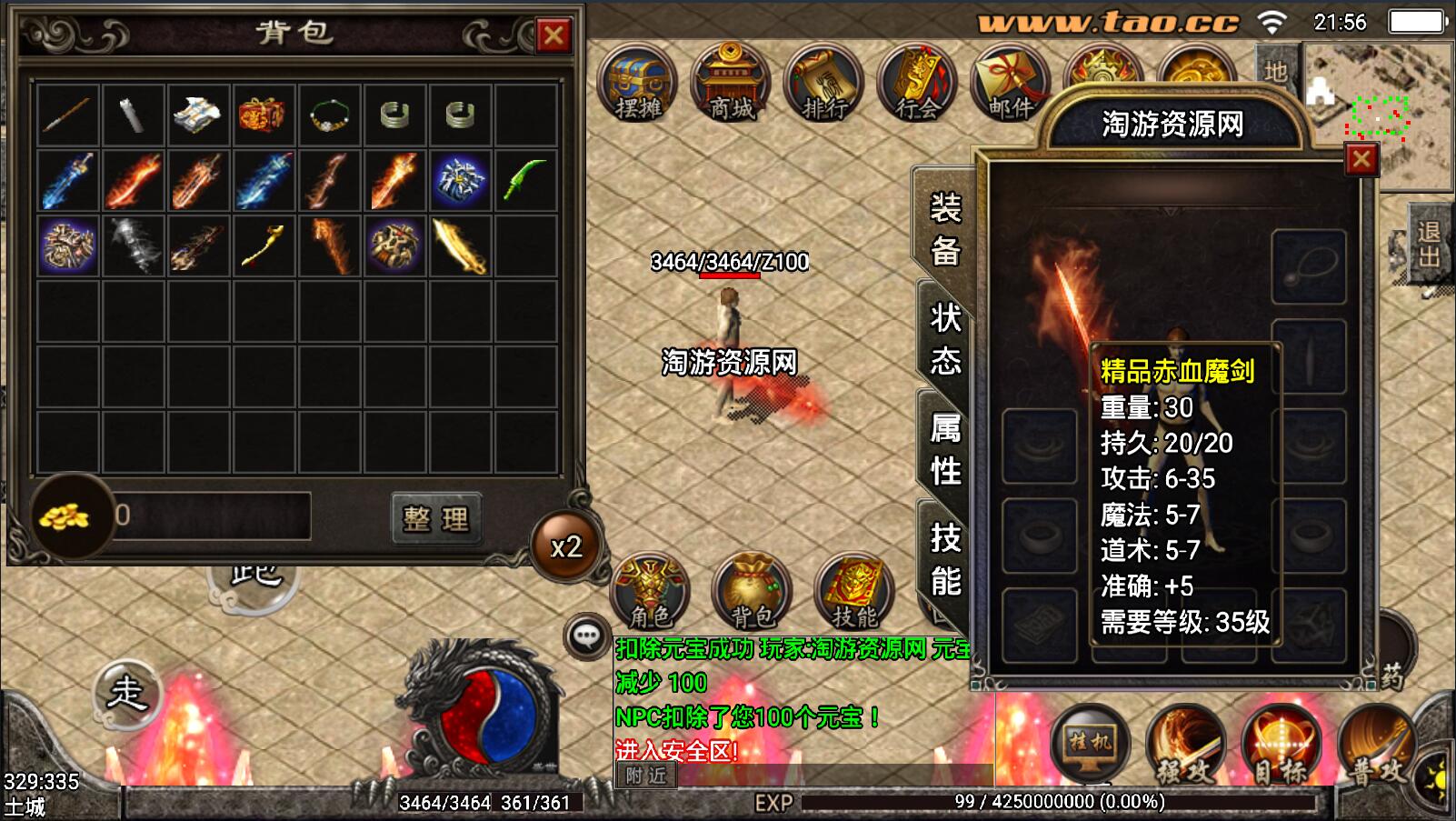This screenshot has height=821, width=1456.
Task: Open the 属性 attributes tab
Action: click(x=945, y=449)
